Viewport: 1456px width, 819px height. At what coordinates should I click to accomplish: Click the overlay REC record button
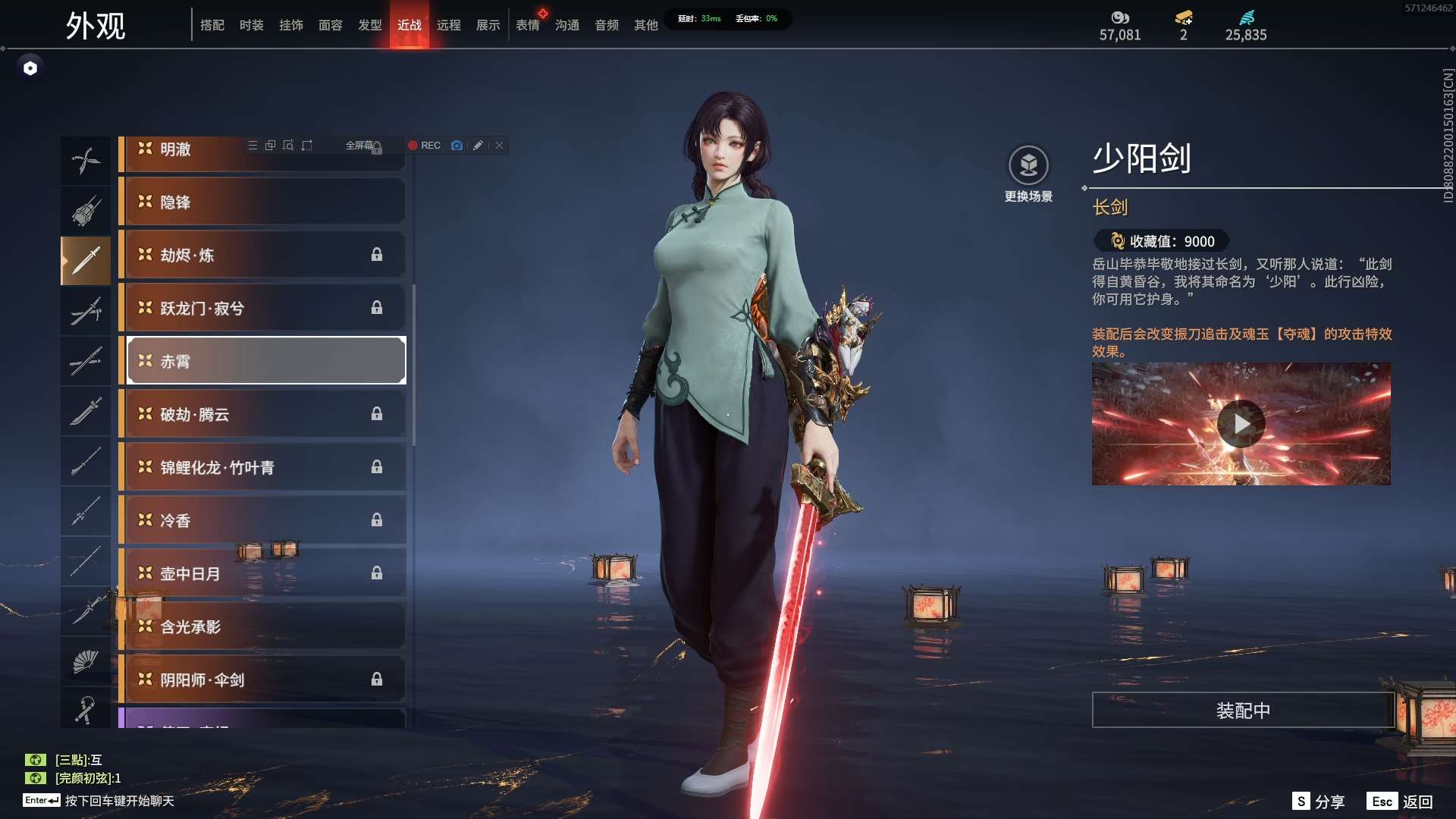pyautogui.click(x=424, y=146)
